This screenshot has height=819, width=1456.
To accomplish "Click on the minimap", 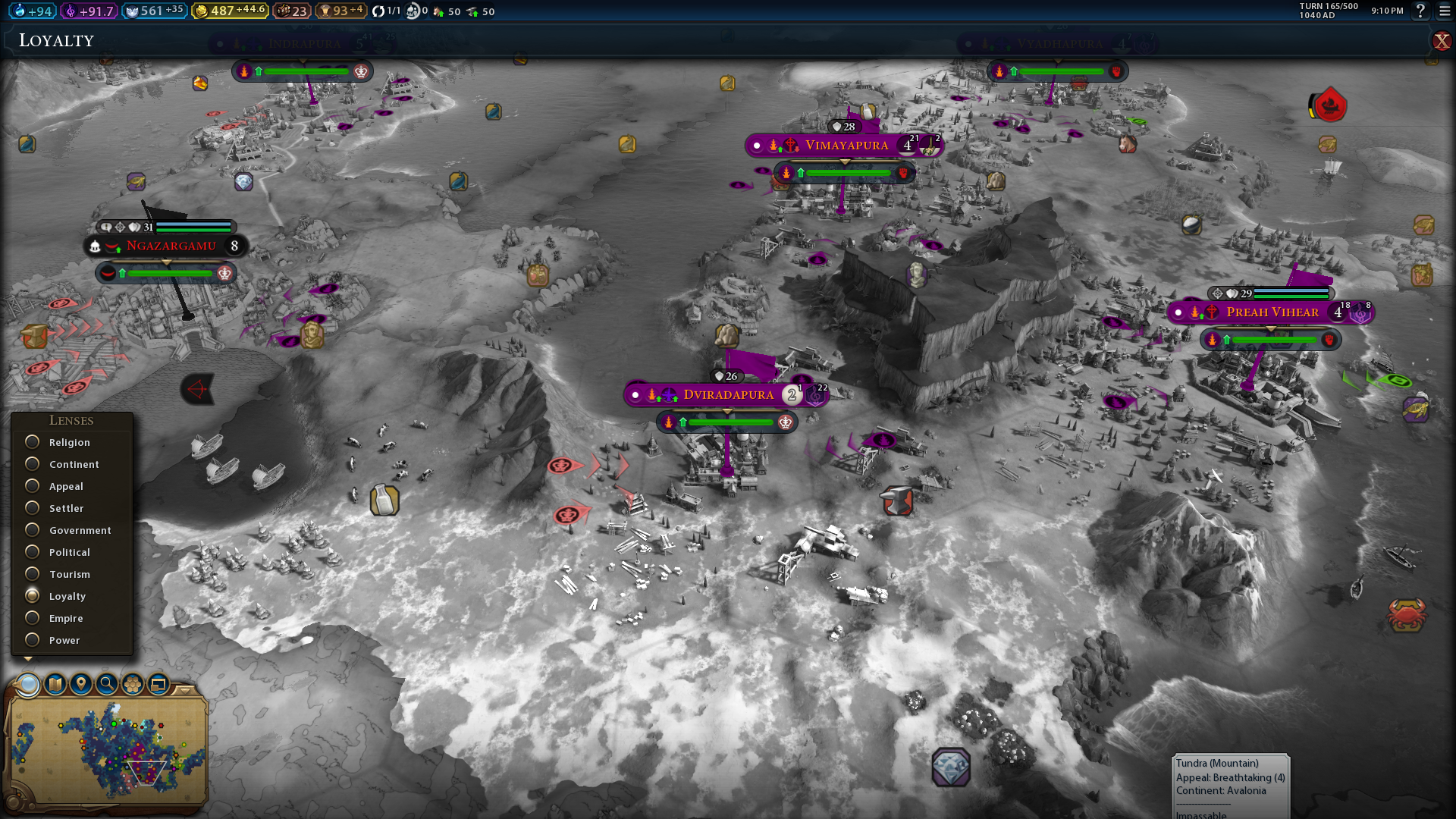I will pyautogui.click(x=106, y=751).
